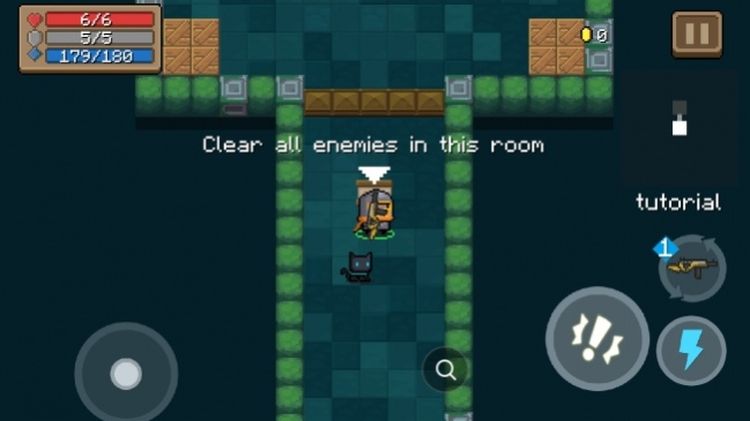The image size is (750, 421).
Task: Tap the attack button
Action: pos(597,338)
